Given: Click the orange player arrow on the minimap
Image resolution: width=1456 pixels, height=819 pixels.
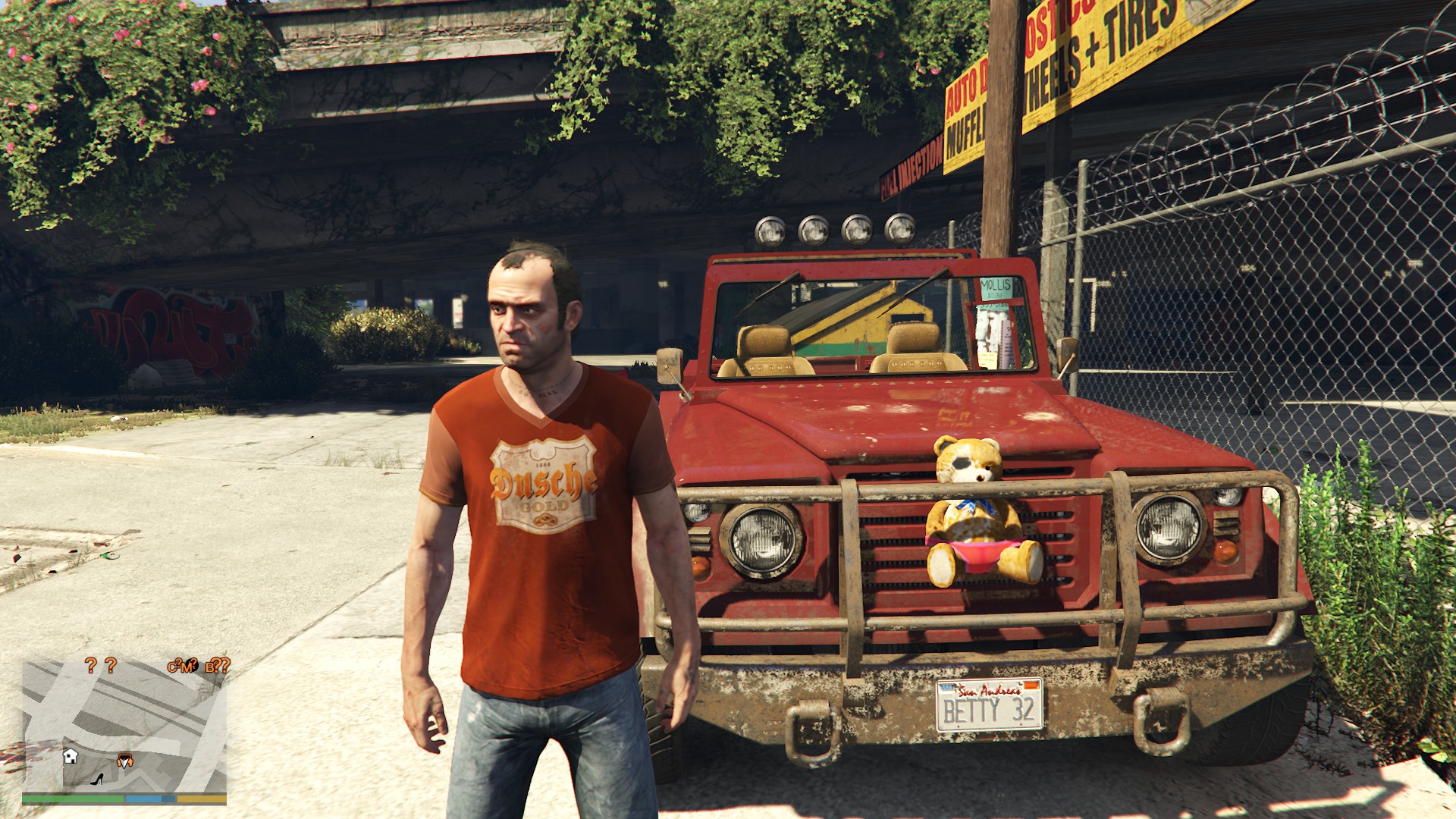Looking at the screenshot, I should (124, 761).
